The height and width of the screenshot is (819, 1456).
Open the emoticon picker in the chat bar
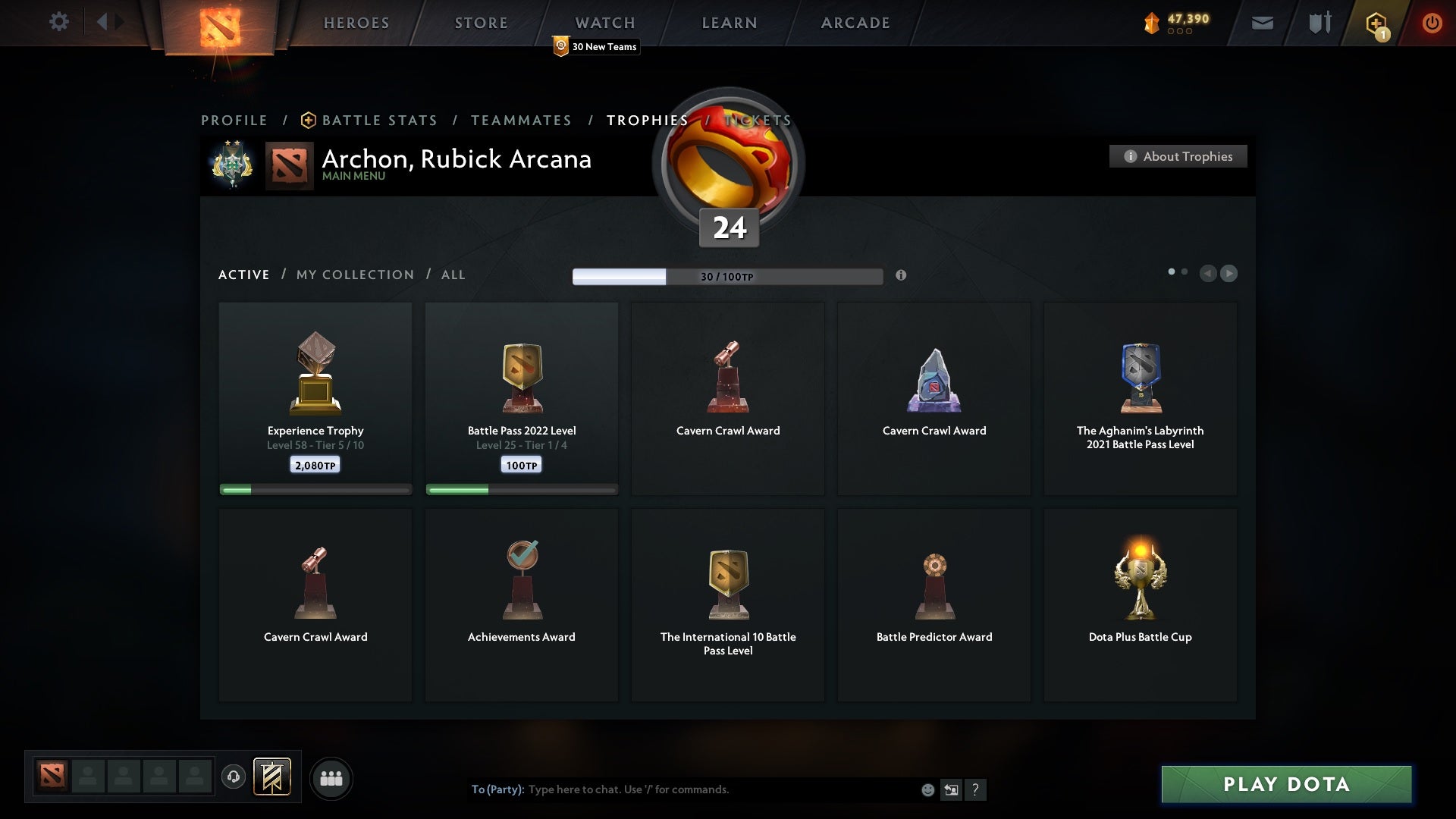927,789
